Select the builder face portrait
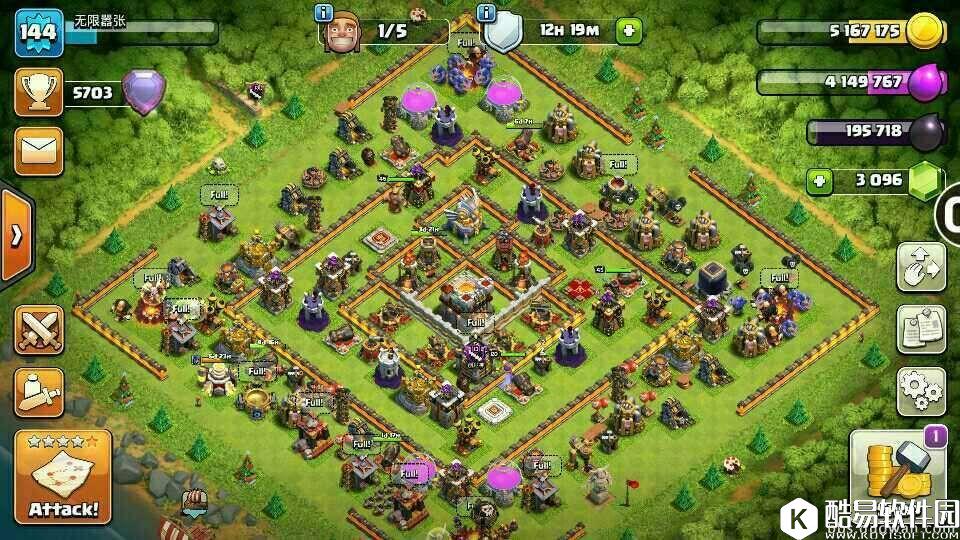Screen dimensions: 960x540 click(342, 35)
